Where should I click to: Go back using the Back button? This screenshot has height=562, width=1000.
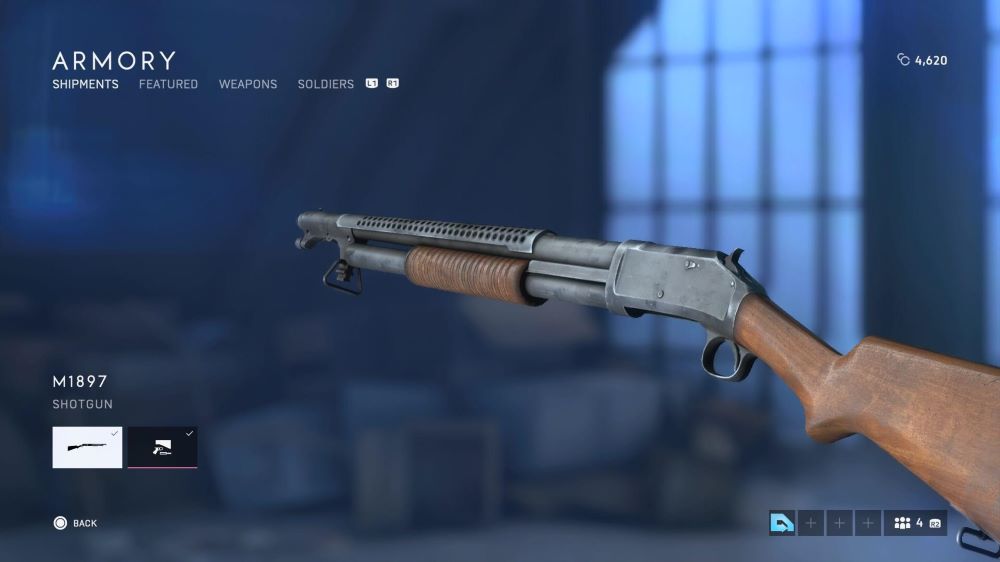75,523
